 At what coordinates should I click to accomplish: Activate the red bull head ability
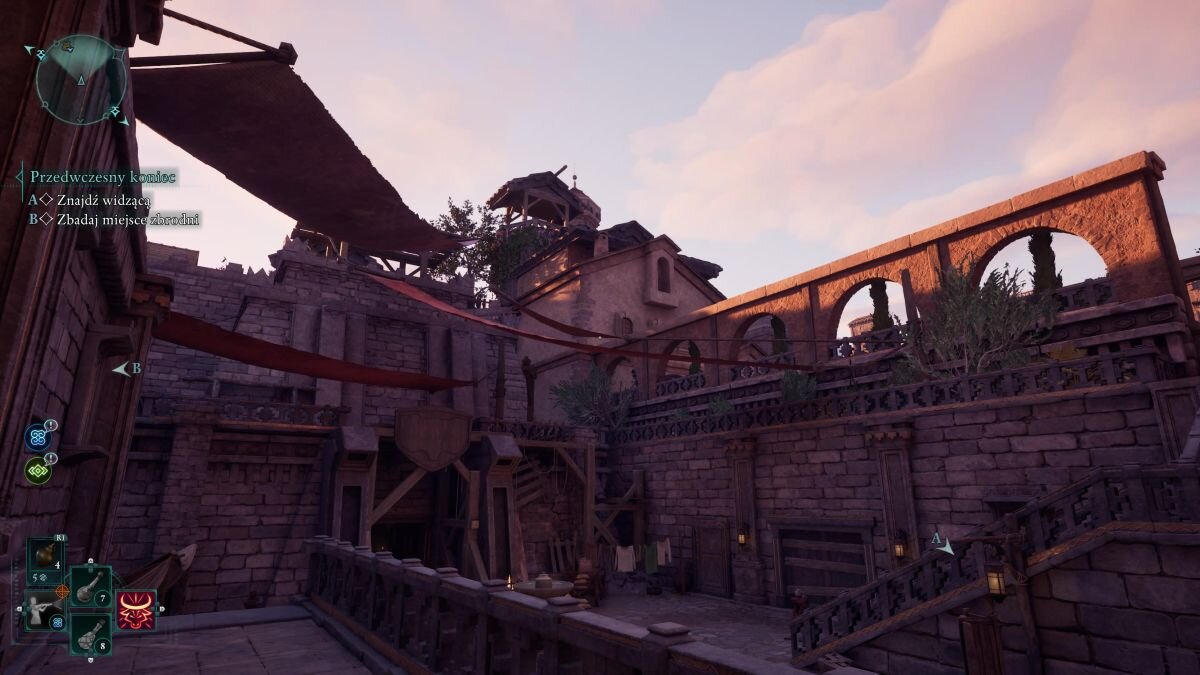(135, 610)
